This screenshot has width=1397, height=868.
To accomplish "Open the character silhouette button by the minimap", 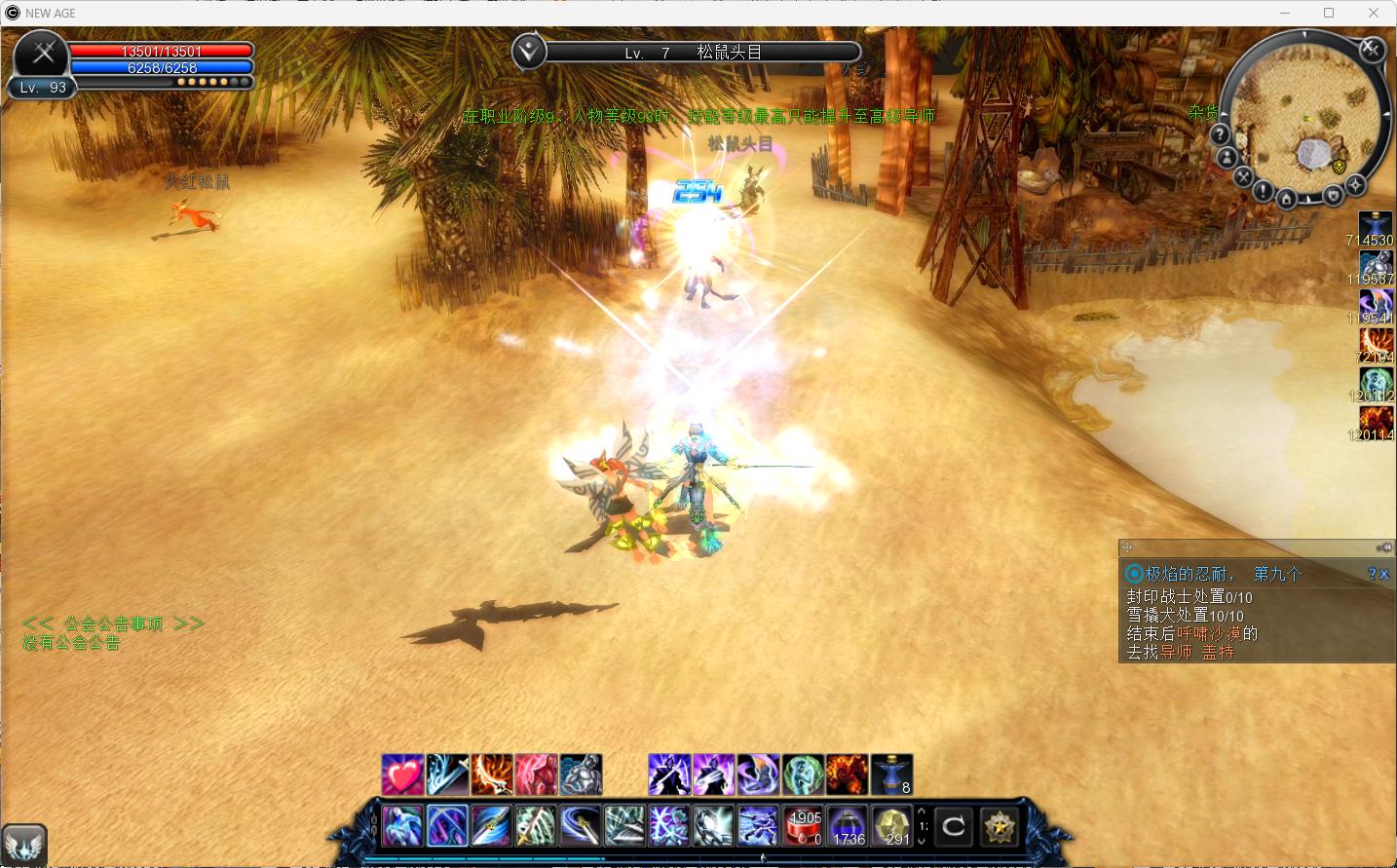I will coord(1227,158).
